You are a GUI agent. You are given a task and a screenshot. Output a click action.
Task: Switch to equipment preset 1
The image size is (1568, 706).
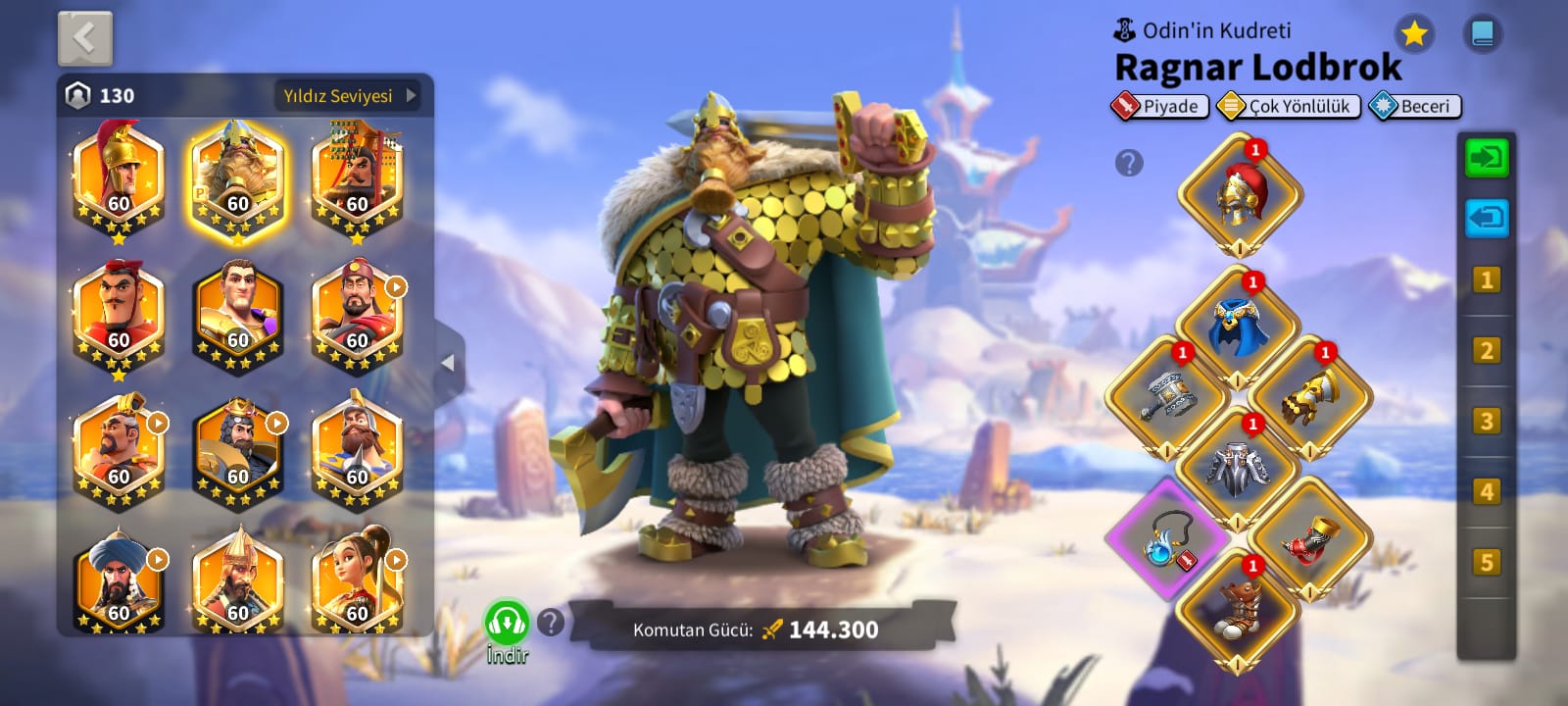point(1486,280)
